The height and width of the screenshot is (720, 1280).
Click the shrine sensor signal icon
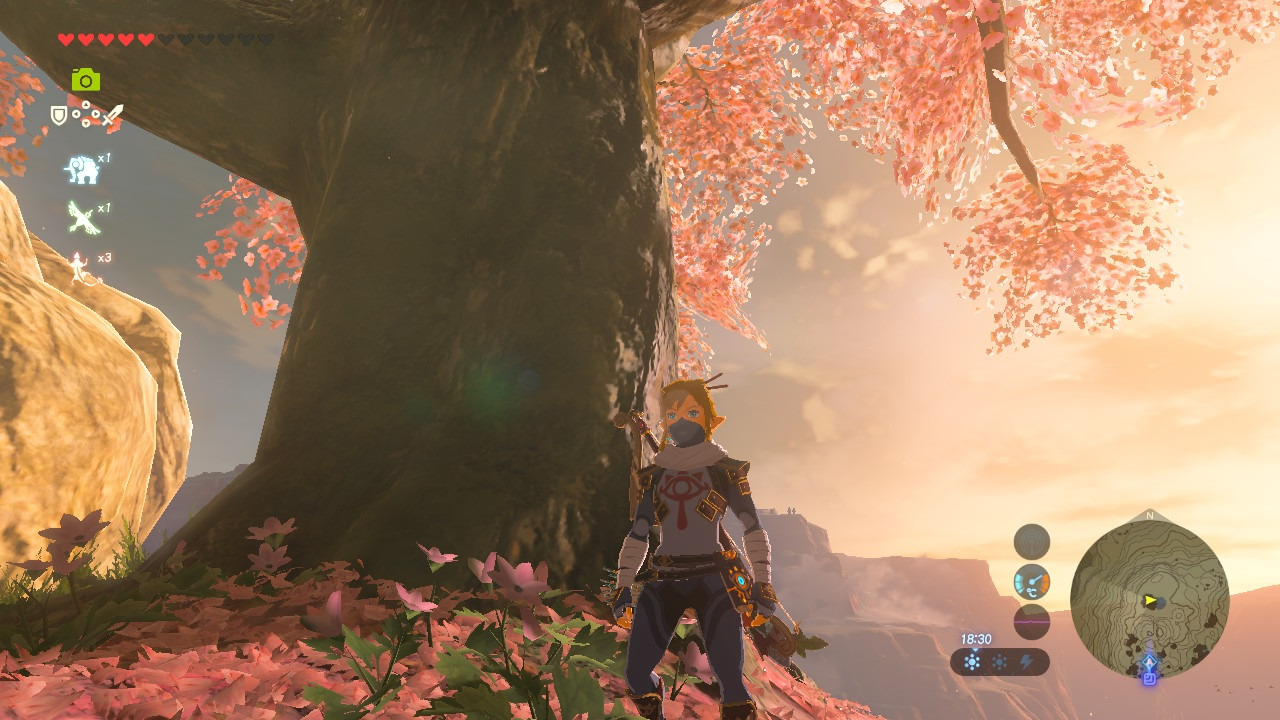pyautogui.click(x=1032, y=542)
